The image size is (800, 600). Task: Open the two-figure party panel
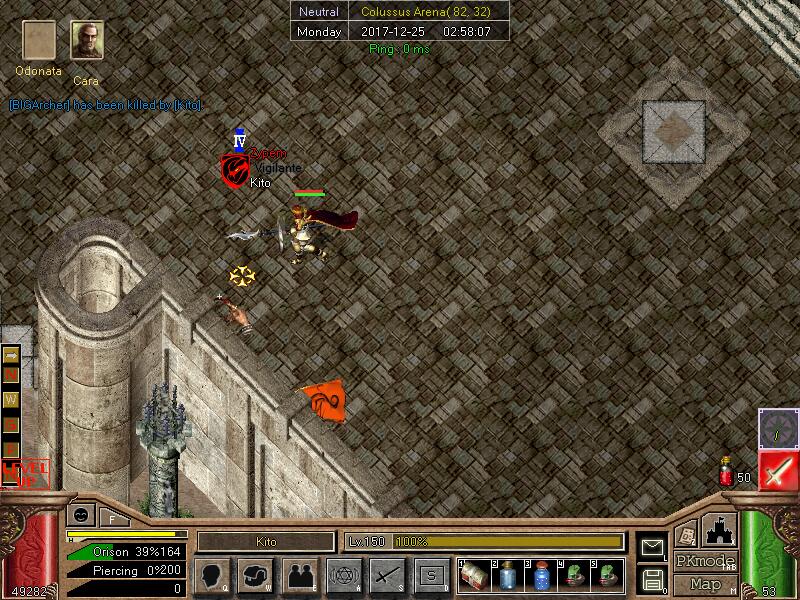pyautogui.click(x=300, y=575)
